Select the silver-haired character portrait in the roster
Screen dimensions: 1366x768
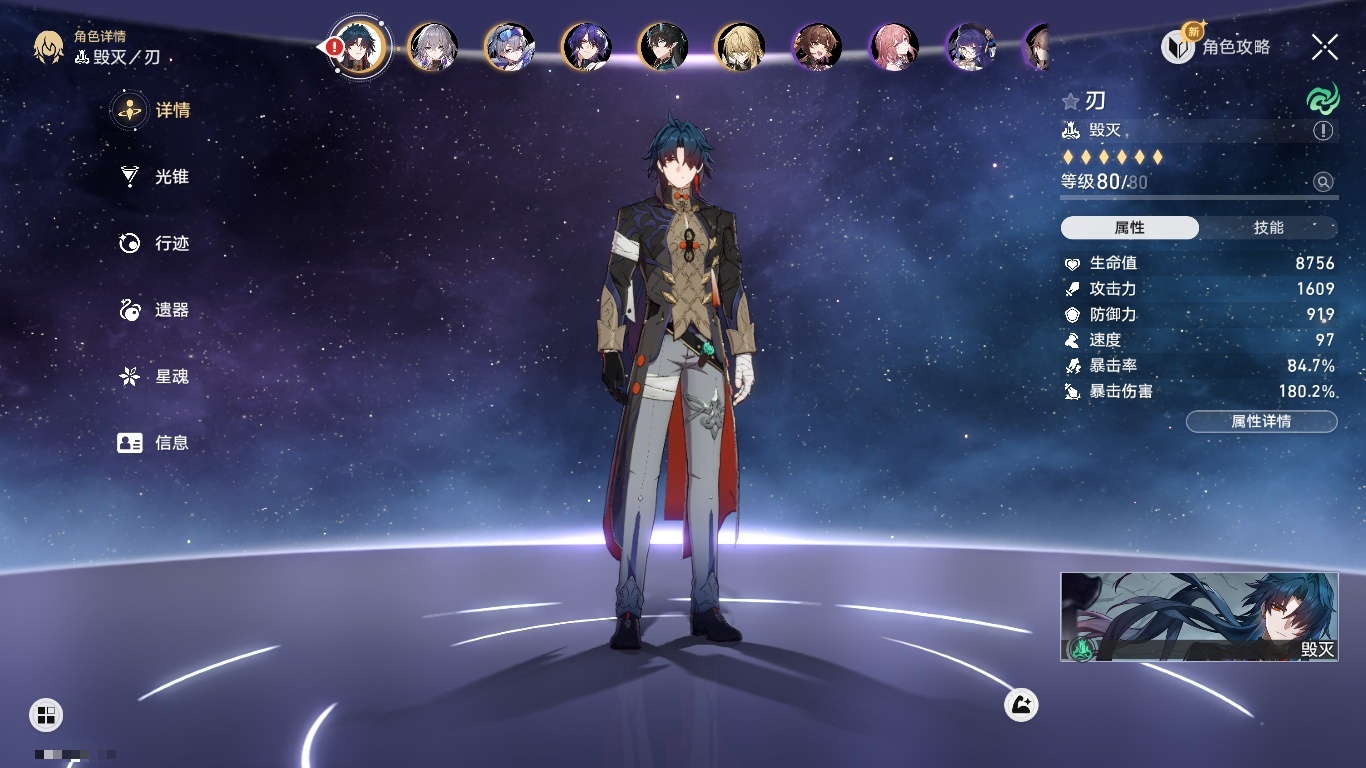[x=433, y=47]
